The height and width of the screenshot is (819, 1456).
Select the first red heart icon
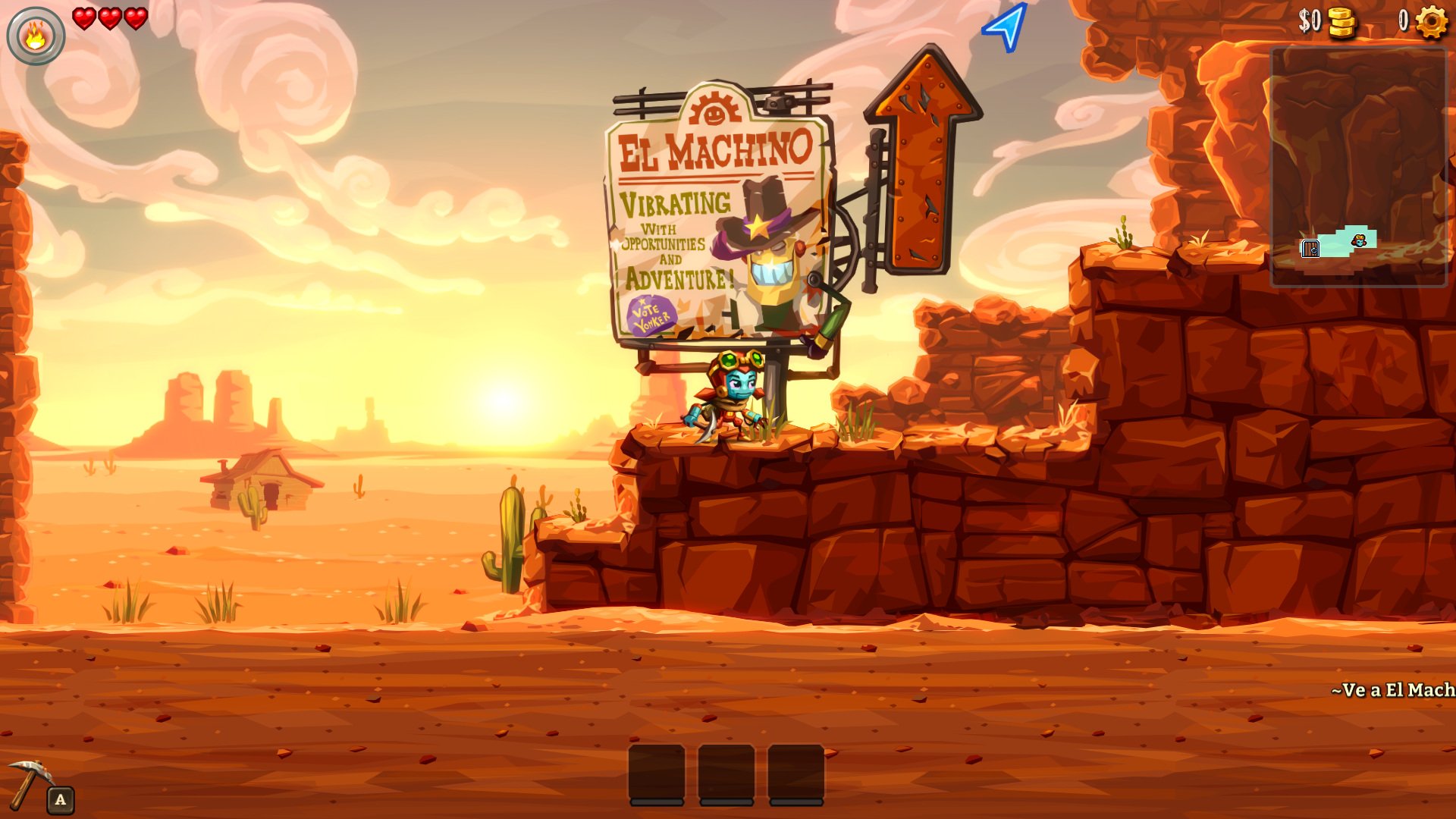tap(83, 20)
